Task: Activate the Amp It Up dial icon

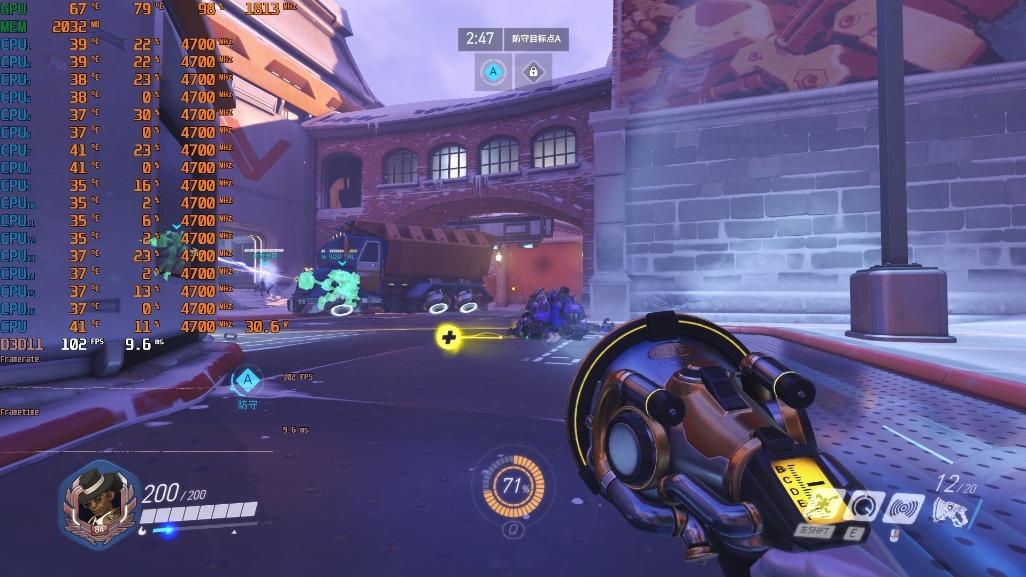Action: (x=863, y=508)
